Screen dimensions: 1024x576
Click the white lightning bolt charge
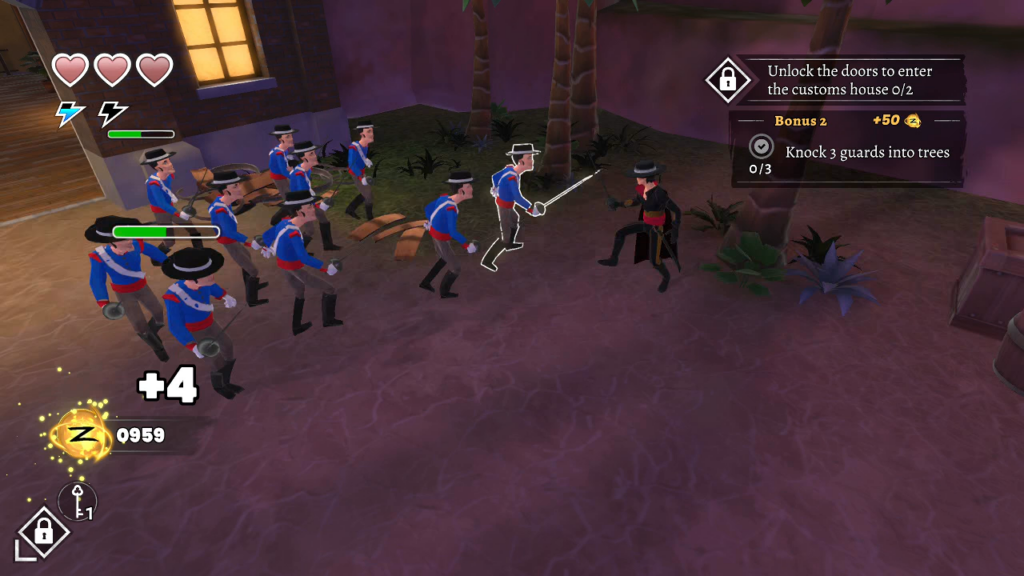pos(112,113)
